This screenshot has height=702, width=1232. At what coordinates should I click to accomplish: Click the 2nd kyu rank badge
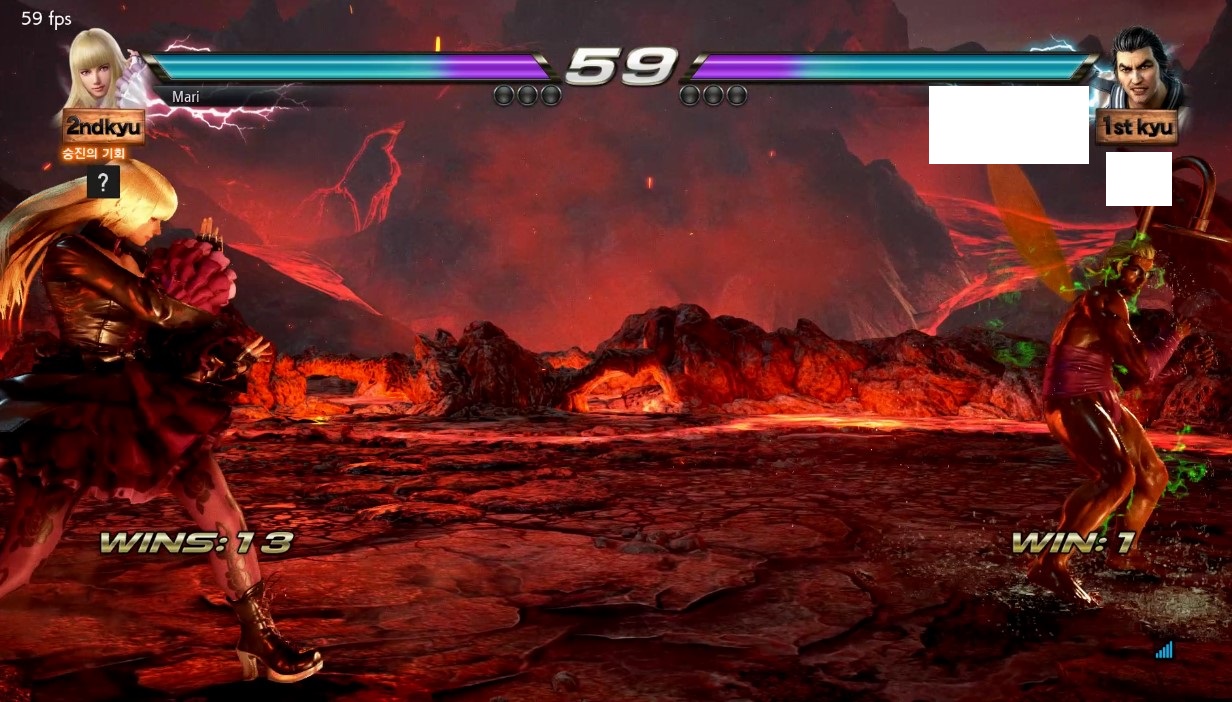(x=103, y=128)
